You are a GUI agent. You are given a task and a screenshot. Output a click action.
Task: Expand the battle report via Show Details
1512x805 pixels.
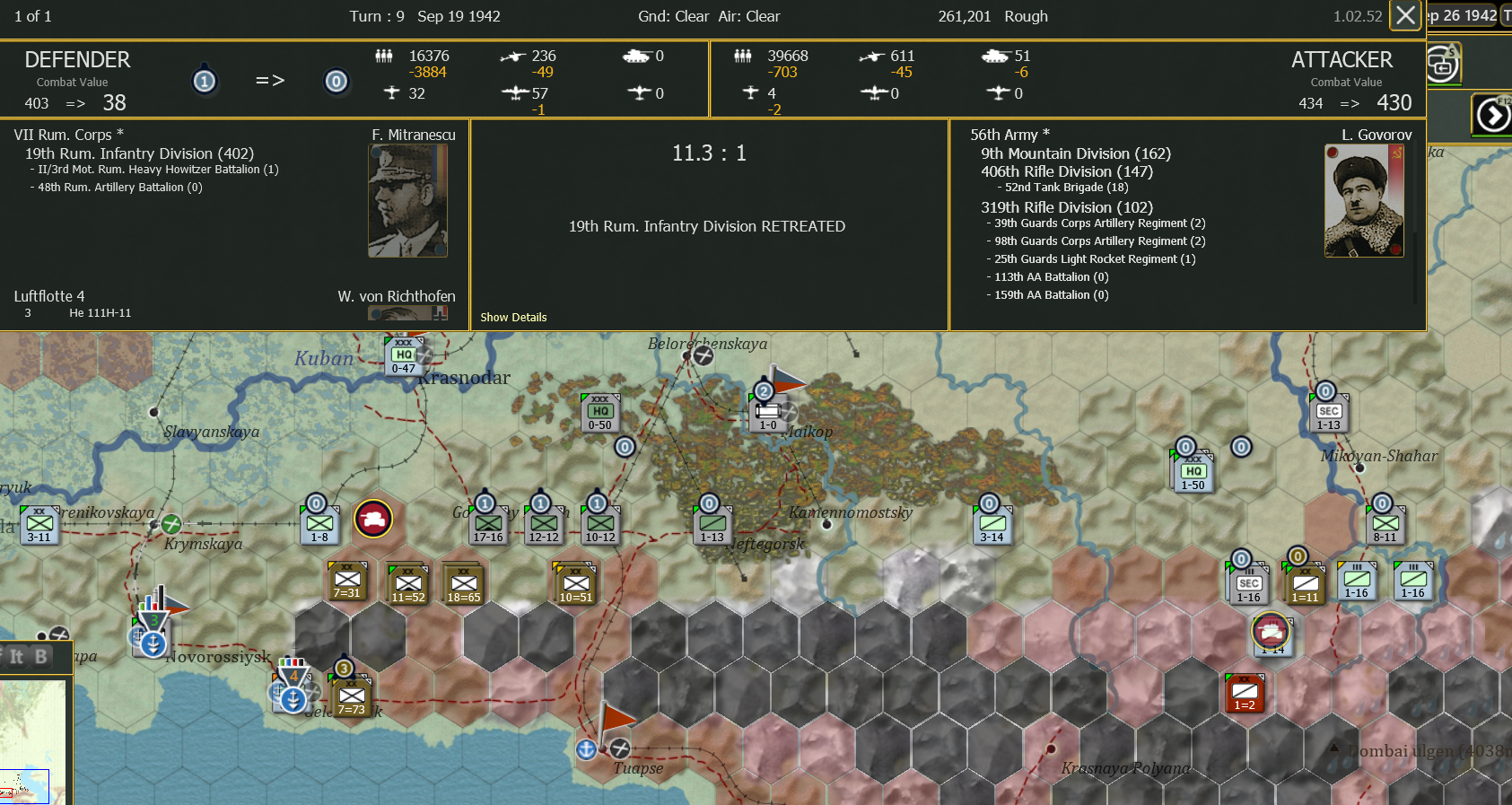coord(512,317)
